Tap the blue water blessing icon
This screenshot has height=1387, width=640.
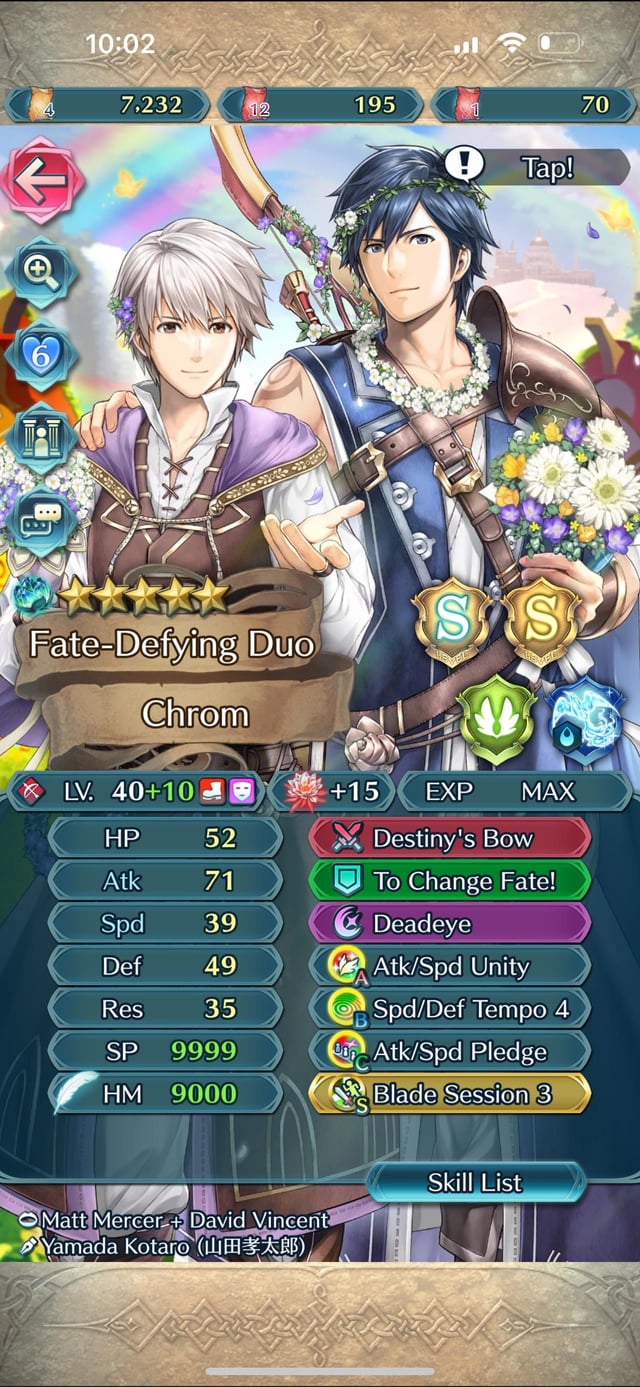click(585, 720)
